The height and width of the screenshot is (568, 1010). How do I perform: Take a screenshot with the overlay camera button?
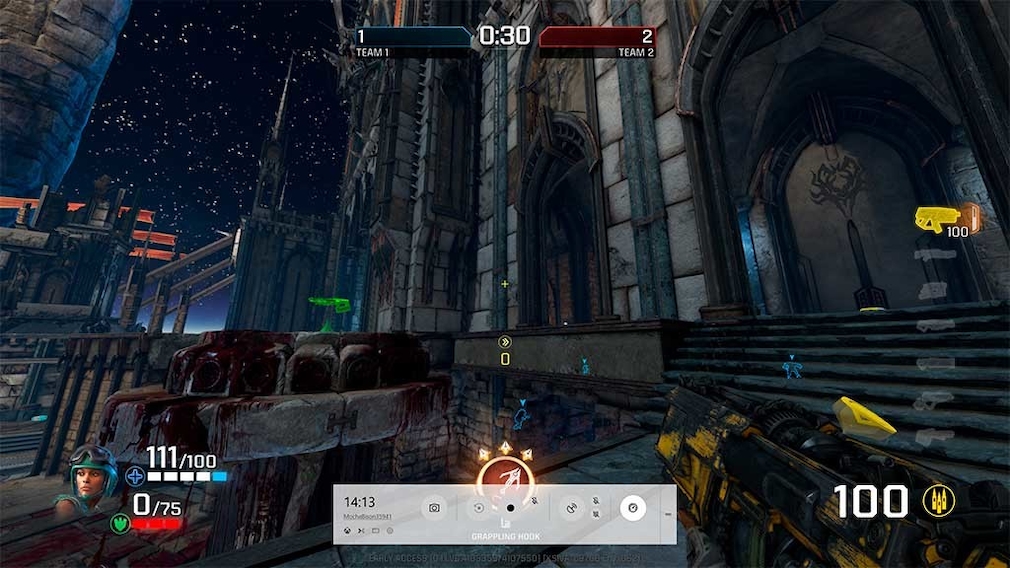click(x=435, y=508)
